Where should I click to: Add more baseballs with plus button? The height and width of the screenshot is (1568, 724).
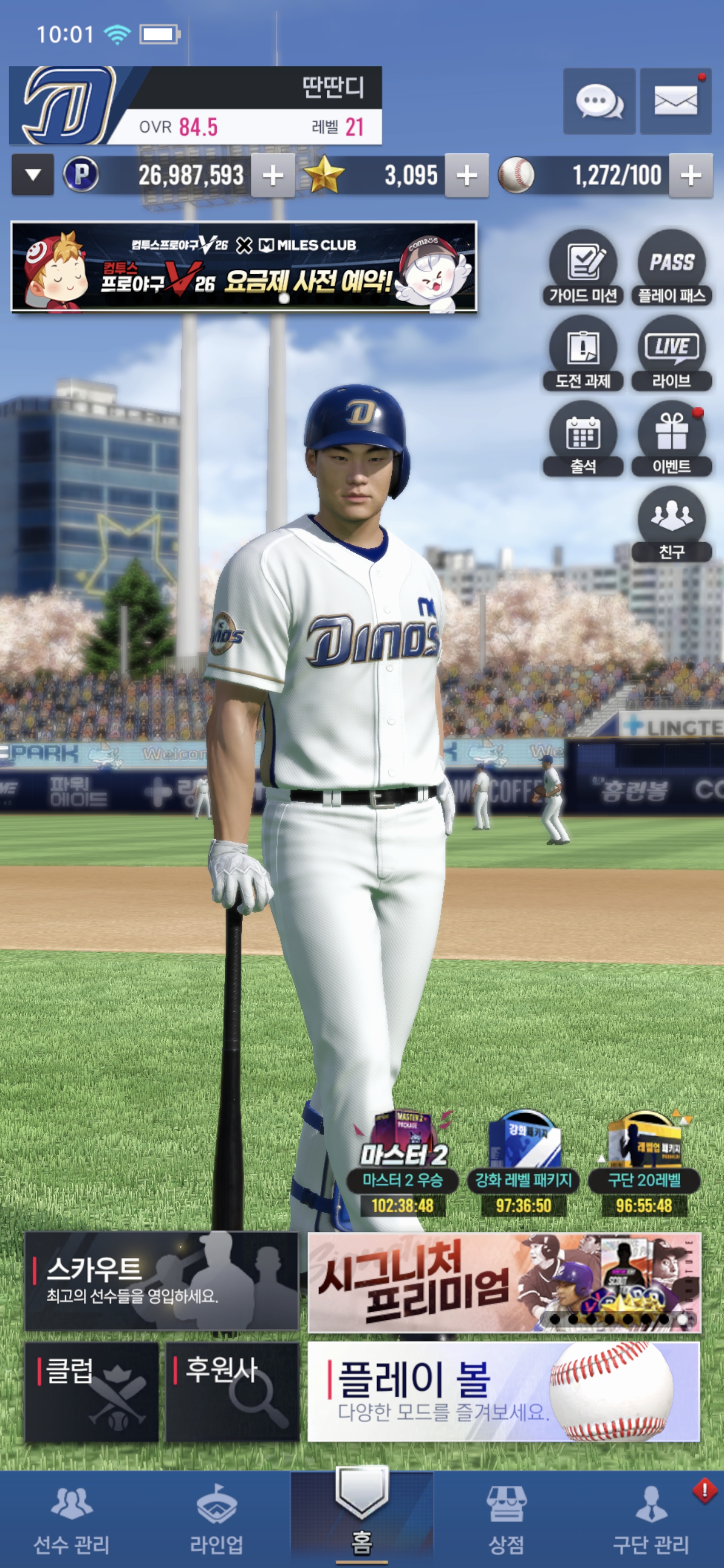tap(690, 176)
